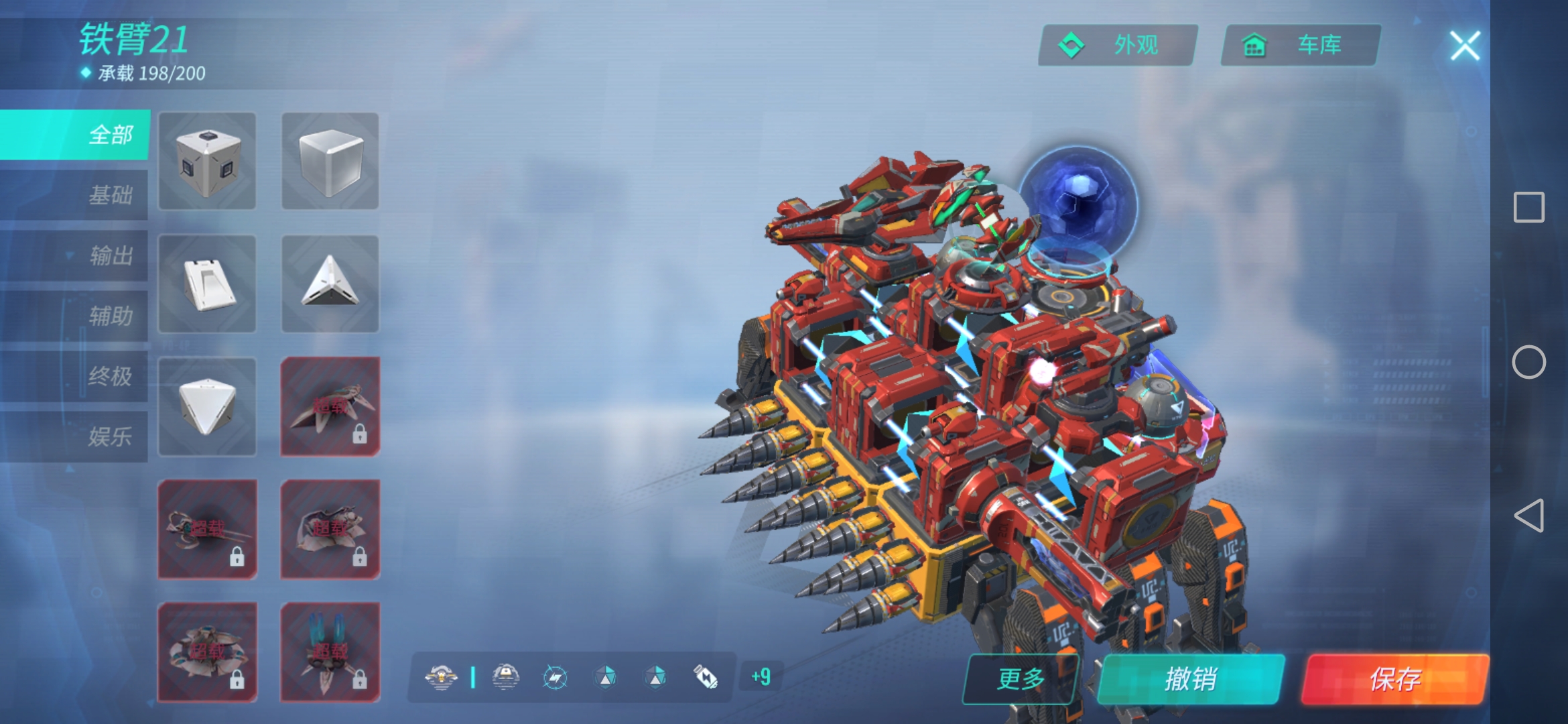Switch to the 终极 tab
This screenshot has height=724, width=1568.
[75, 376]
